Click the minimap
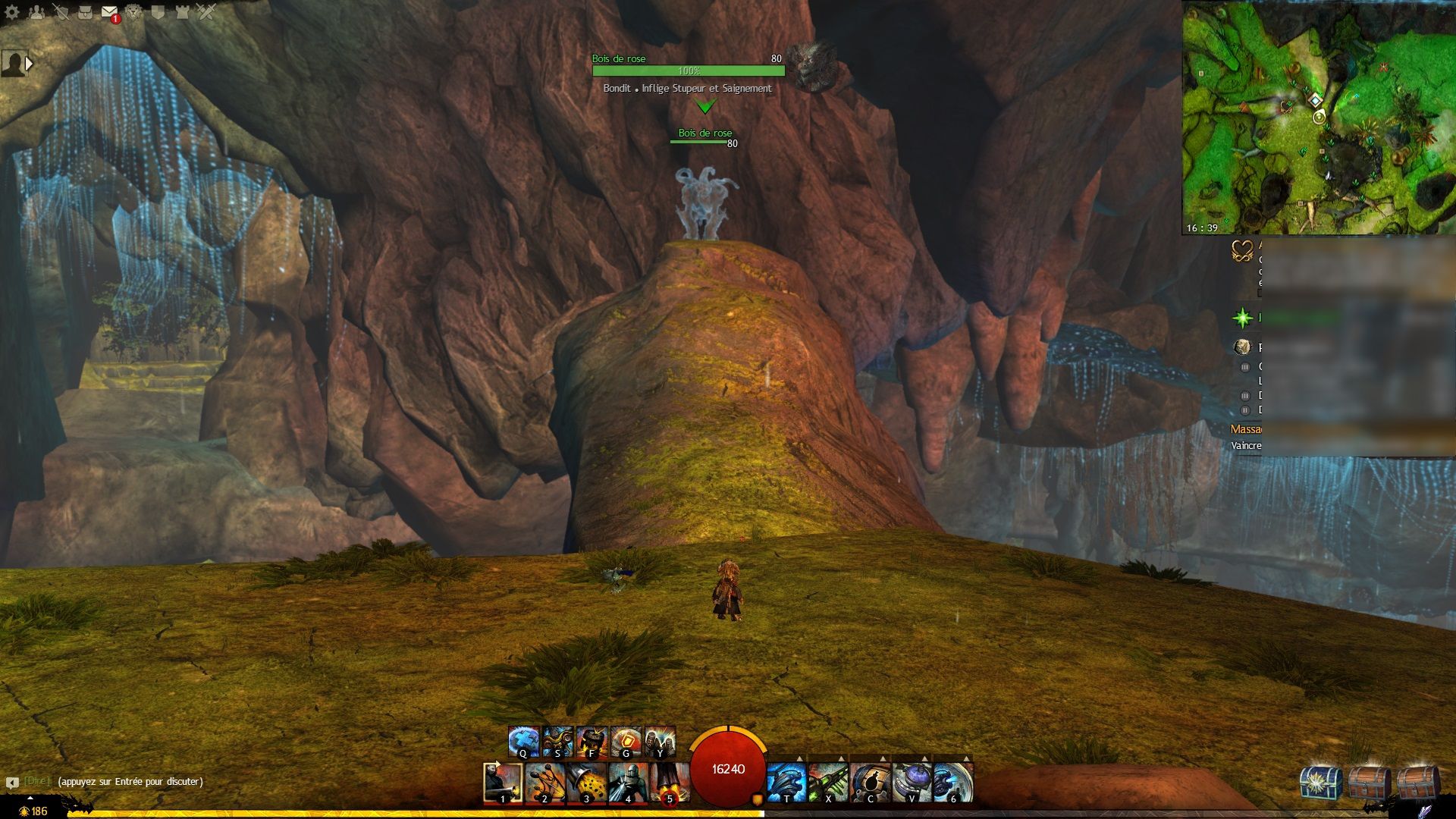The height and width of the screenshot is (819, 1456). point(1319,118)
